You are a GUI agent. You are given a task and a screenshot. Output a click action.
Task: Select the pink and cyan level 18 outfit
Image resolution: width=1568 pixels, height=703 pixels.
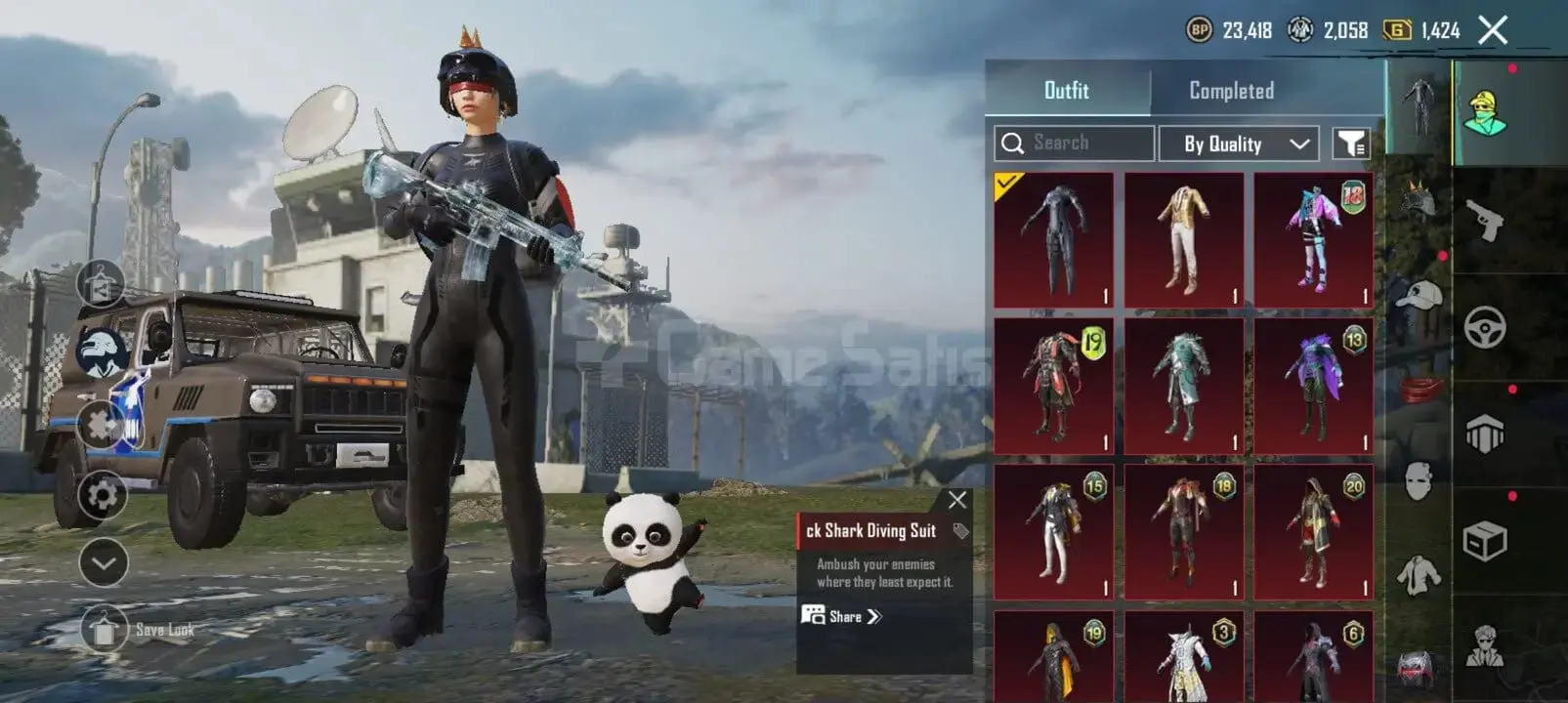coord(1313,240)
